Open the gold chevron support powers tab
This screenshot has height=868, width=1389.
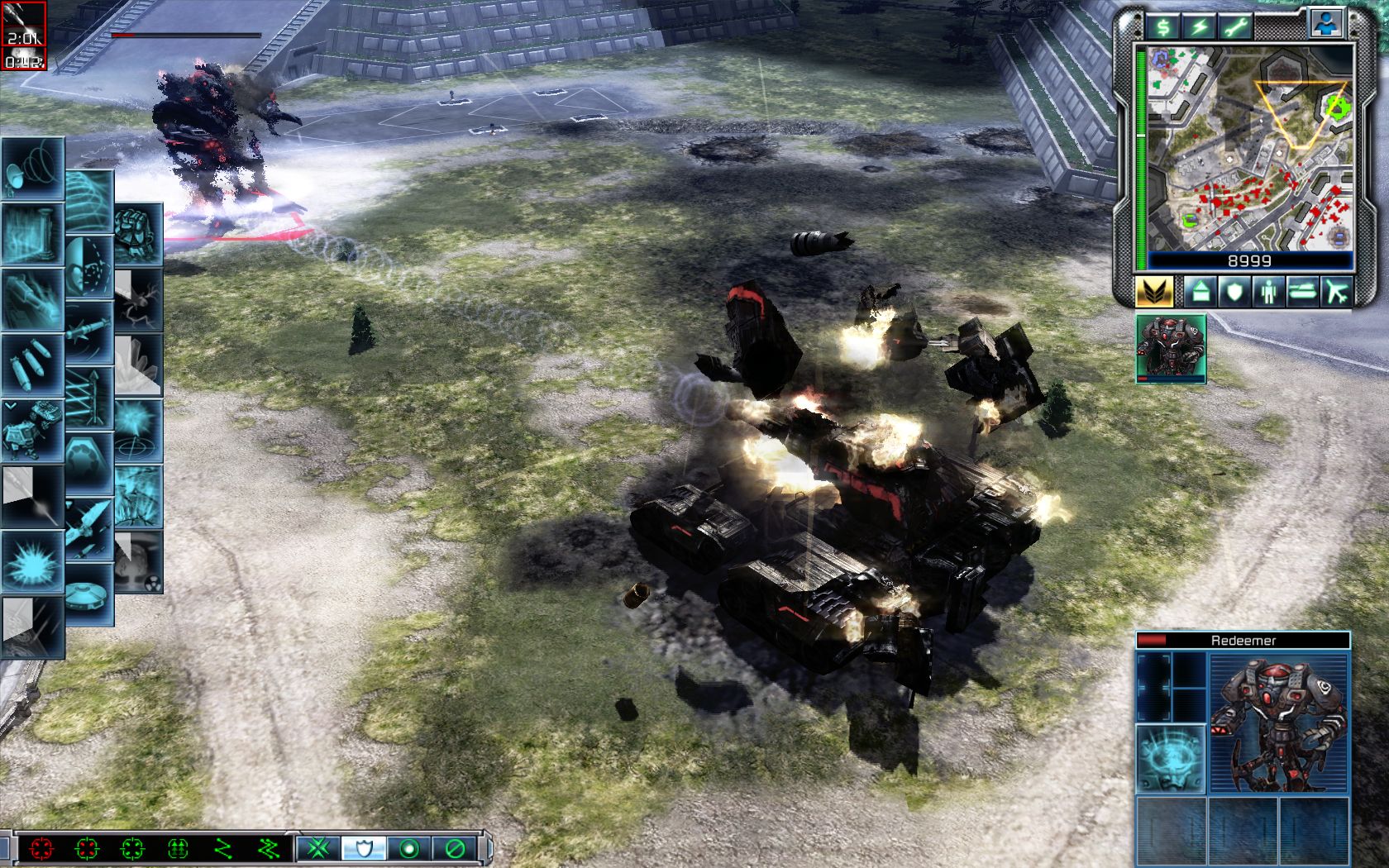coord(1154,292)
